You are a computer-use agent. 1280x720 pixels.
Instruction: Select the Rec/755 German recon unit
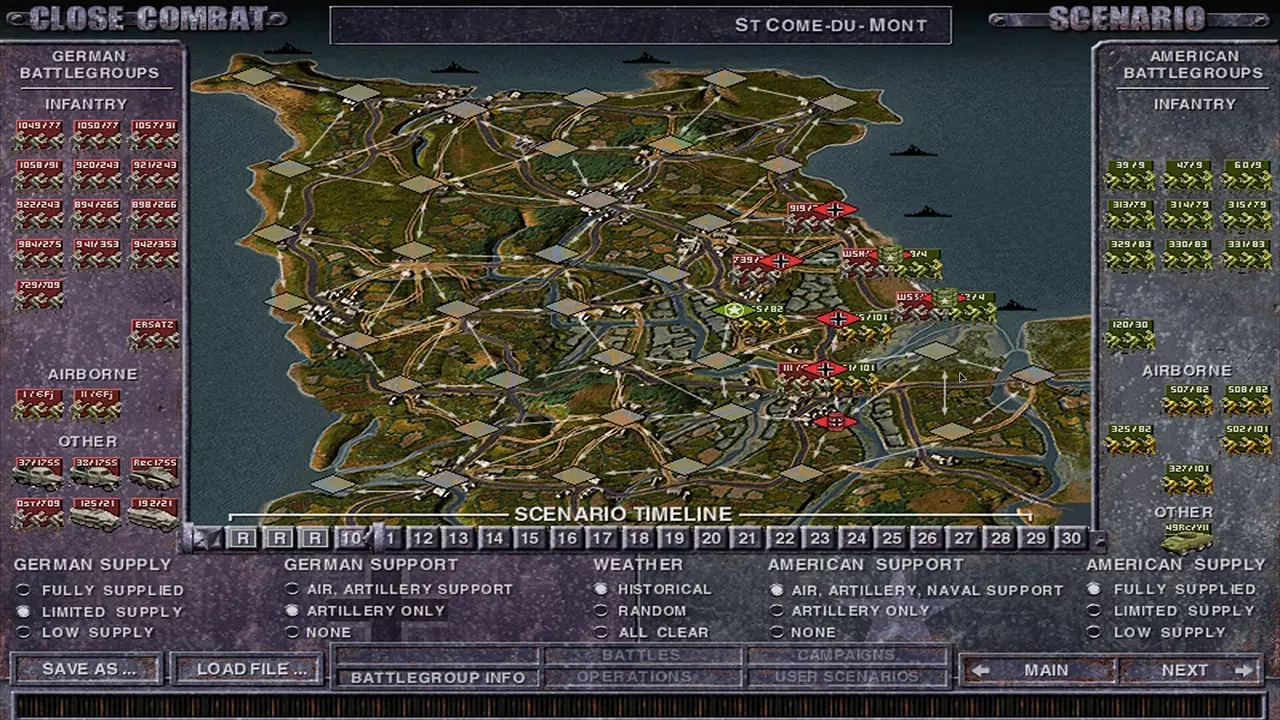click(153, 470)
